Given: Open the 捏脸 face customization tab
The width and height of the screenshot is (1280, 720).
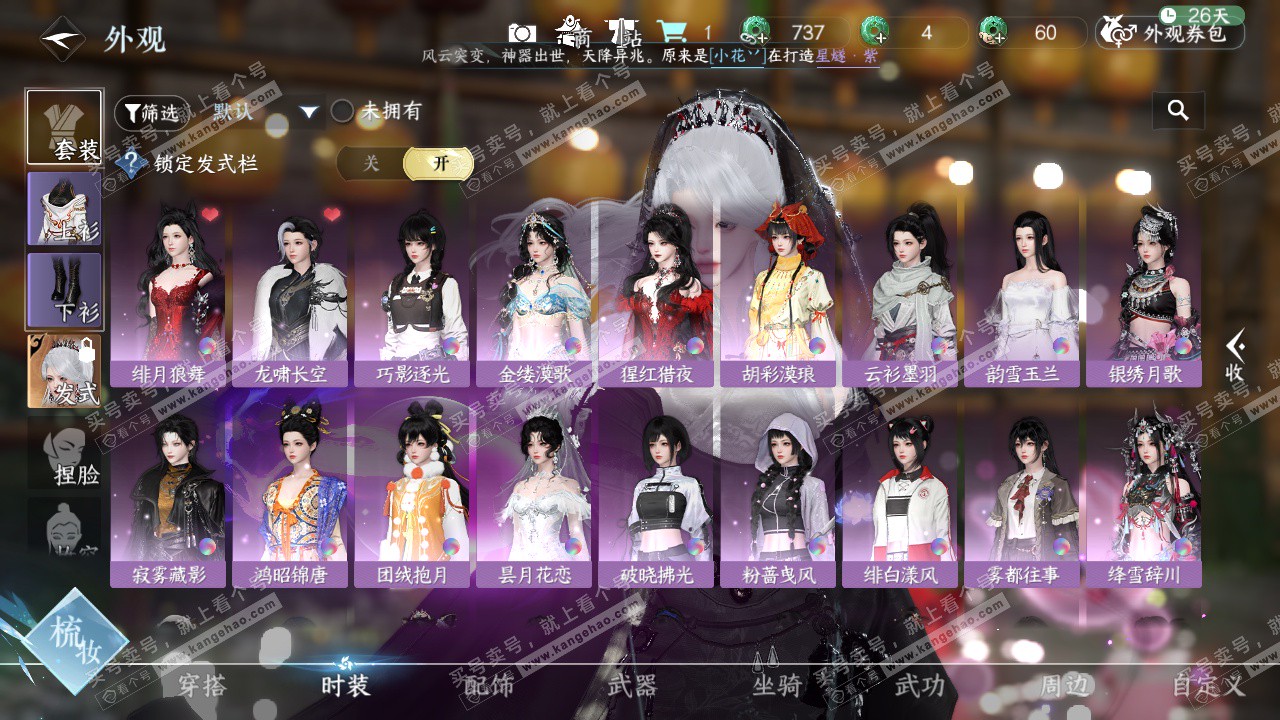Looking at the screenshot, I should [64, 454].
